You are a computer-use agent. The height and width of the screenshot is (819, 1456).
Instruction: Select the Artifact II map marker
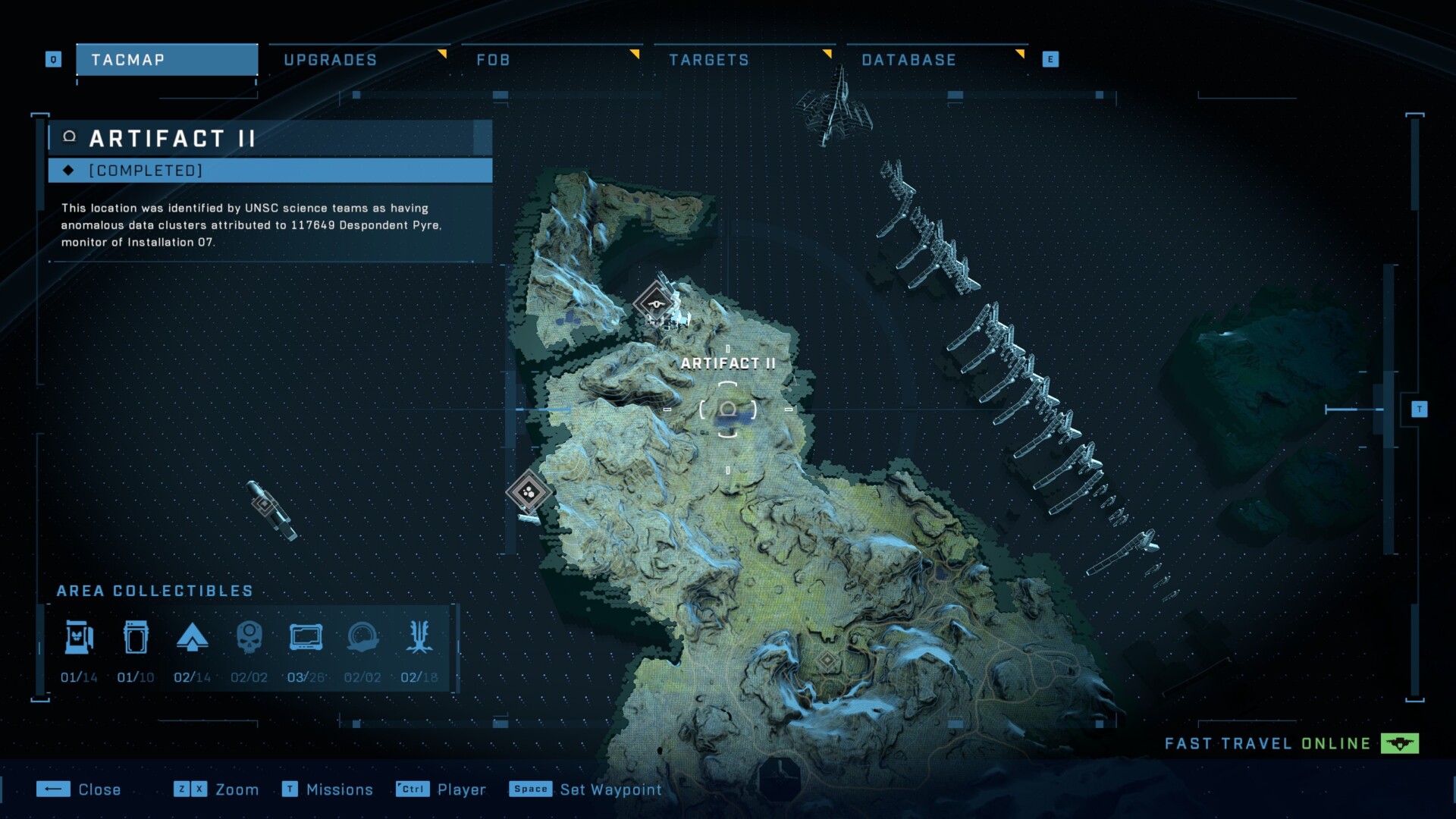click(728, 409)
